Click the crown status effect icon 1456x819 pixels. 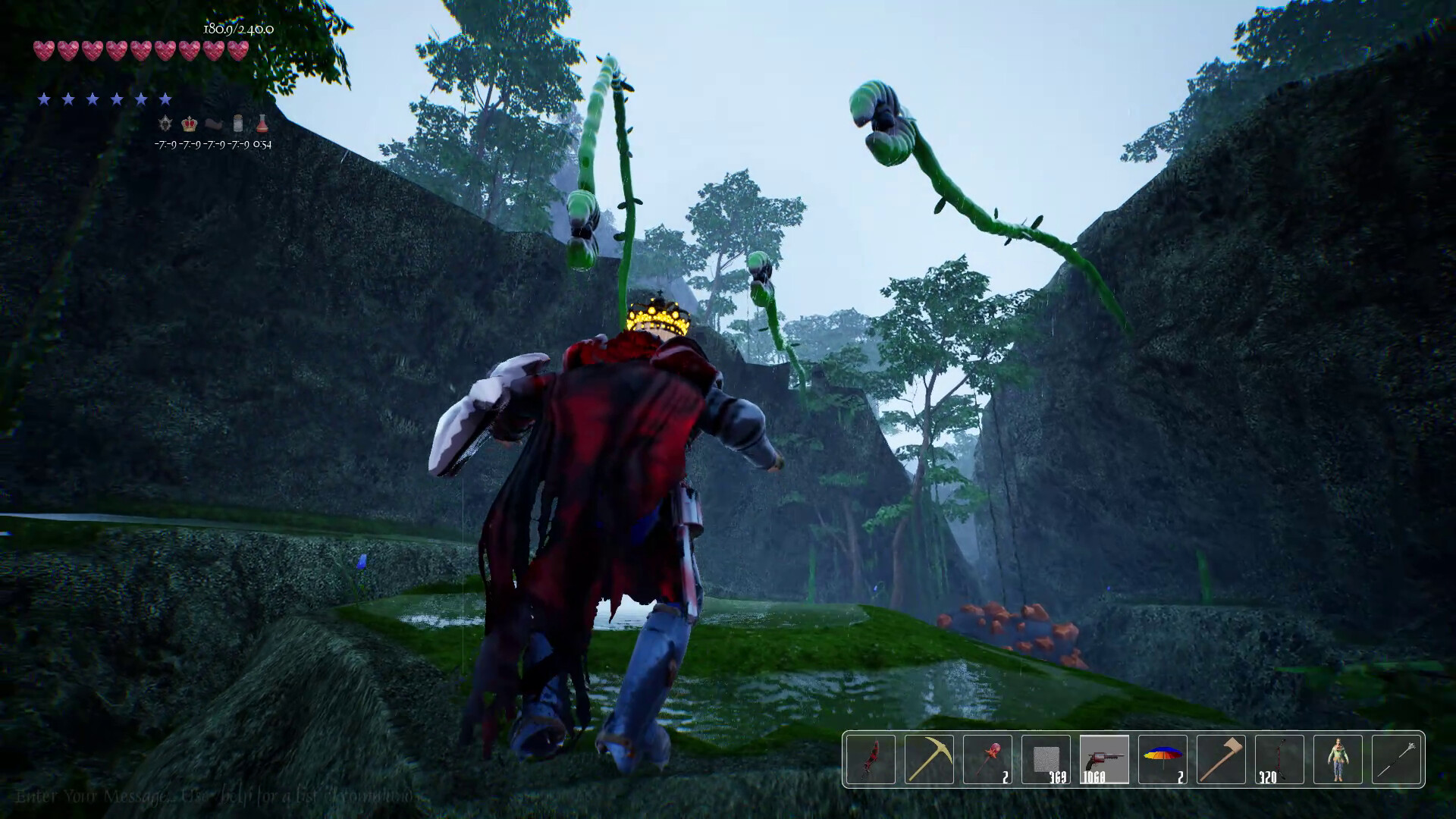[190, 123]
